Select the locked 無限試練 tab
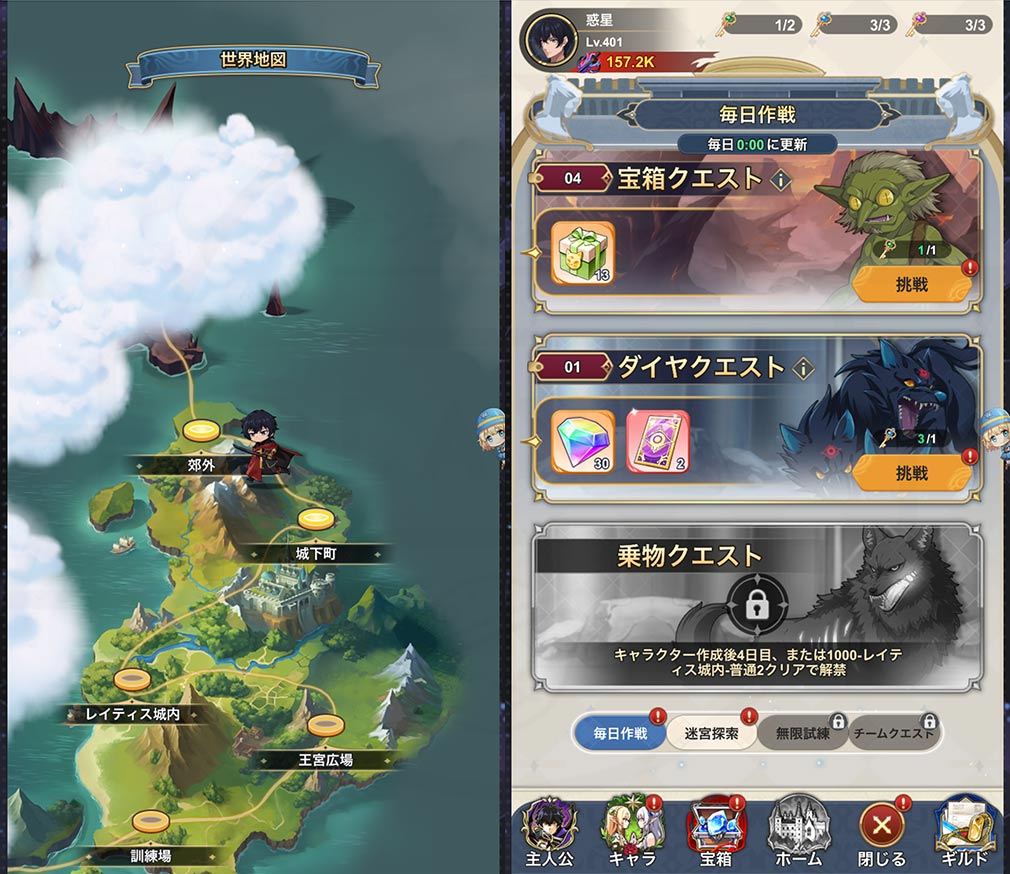 [x=800, y=733]
